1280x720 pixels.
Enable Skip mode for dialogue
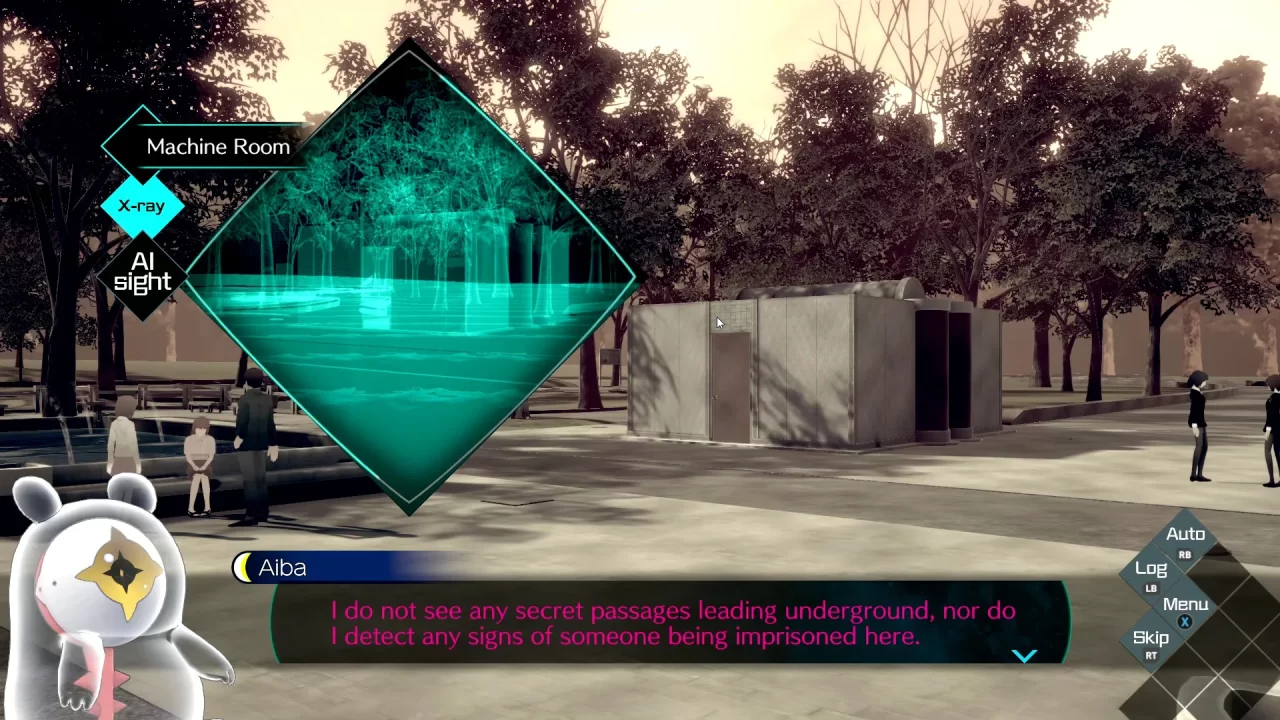click(1150, 637)
